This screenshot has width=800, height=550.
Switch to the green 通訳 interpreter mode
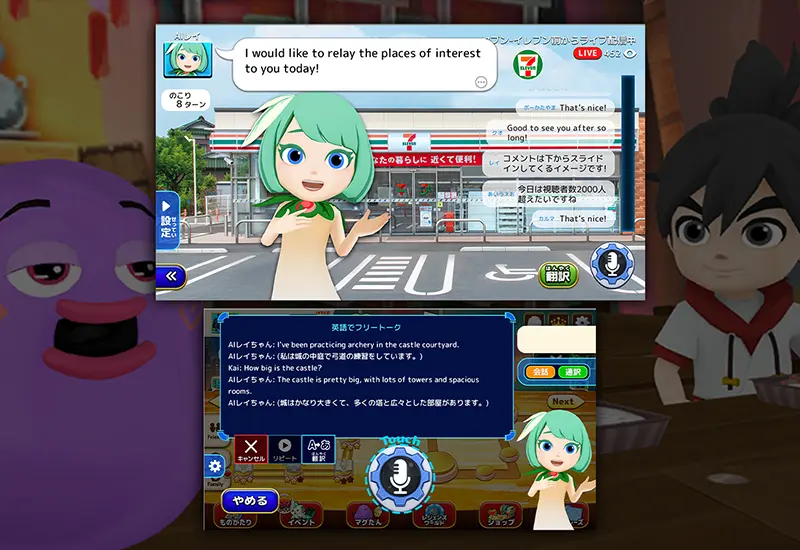(x=575, y=373)
